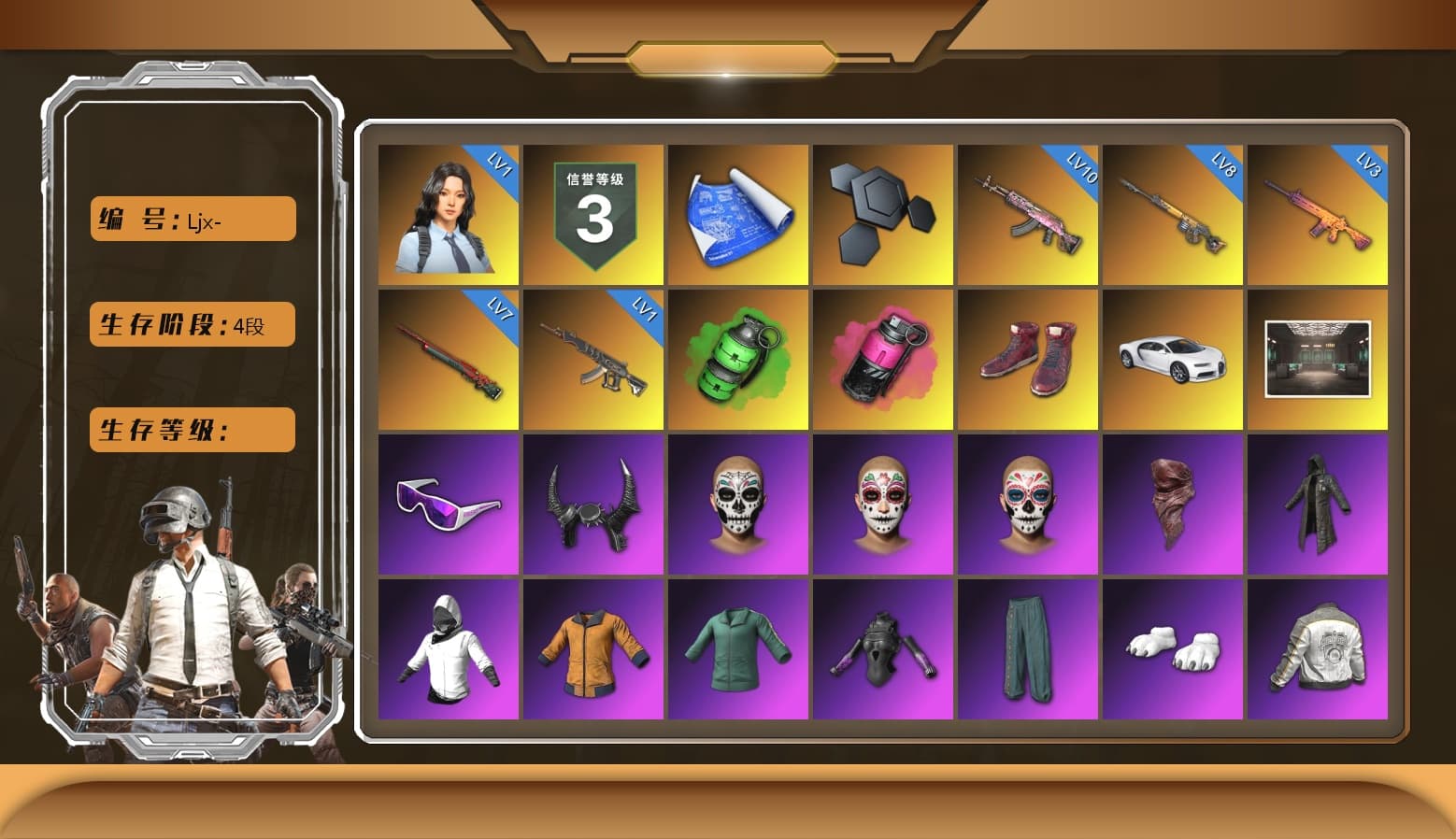The image size is (1456, 839).
Task: Select the indoor room loading screen preview
Action: (x=1318, y=358)
